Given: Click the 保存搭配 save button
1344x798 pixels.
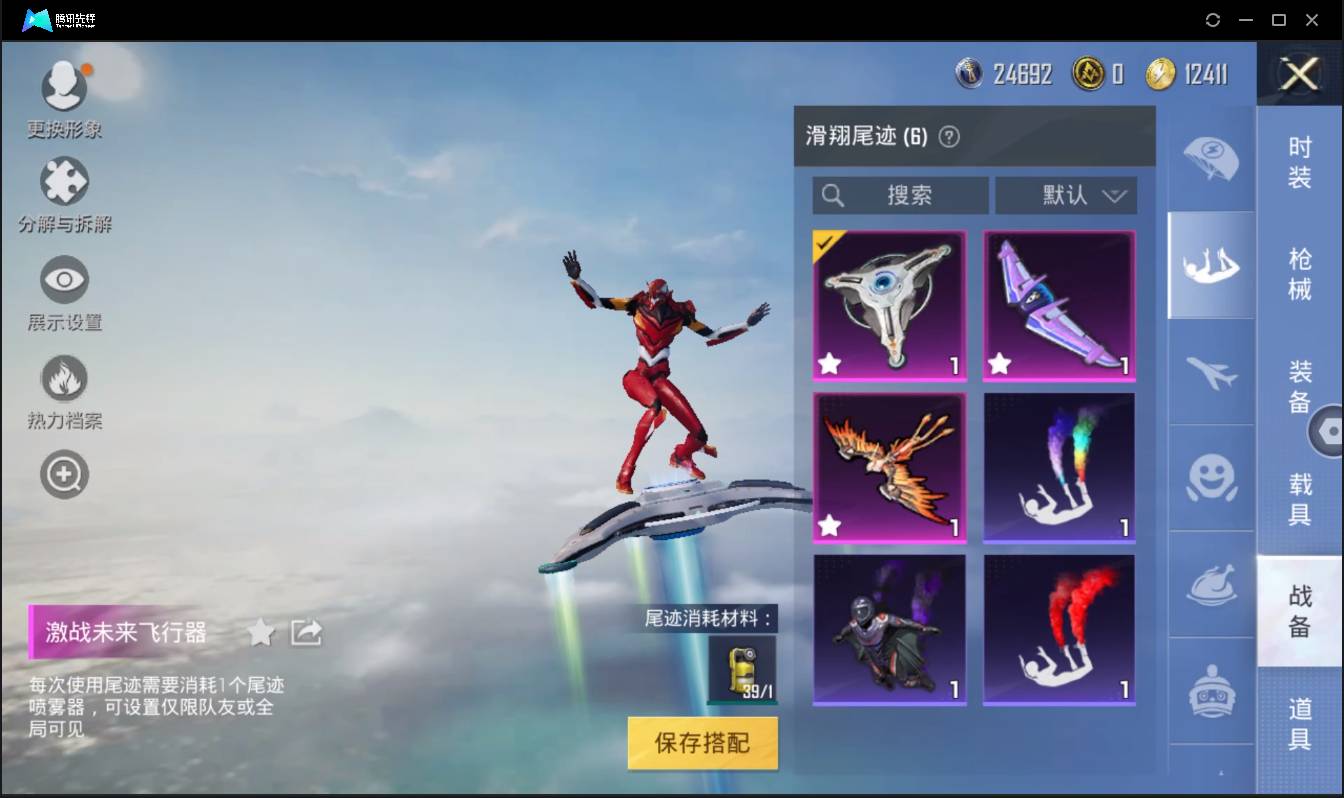Looking at the screenshot, I should 702,743.
